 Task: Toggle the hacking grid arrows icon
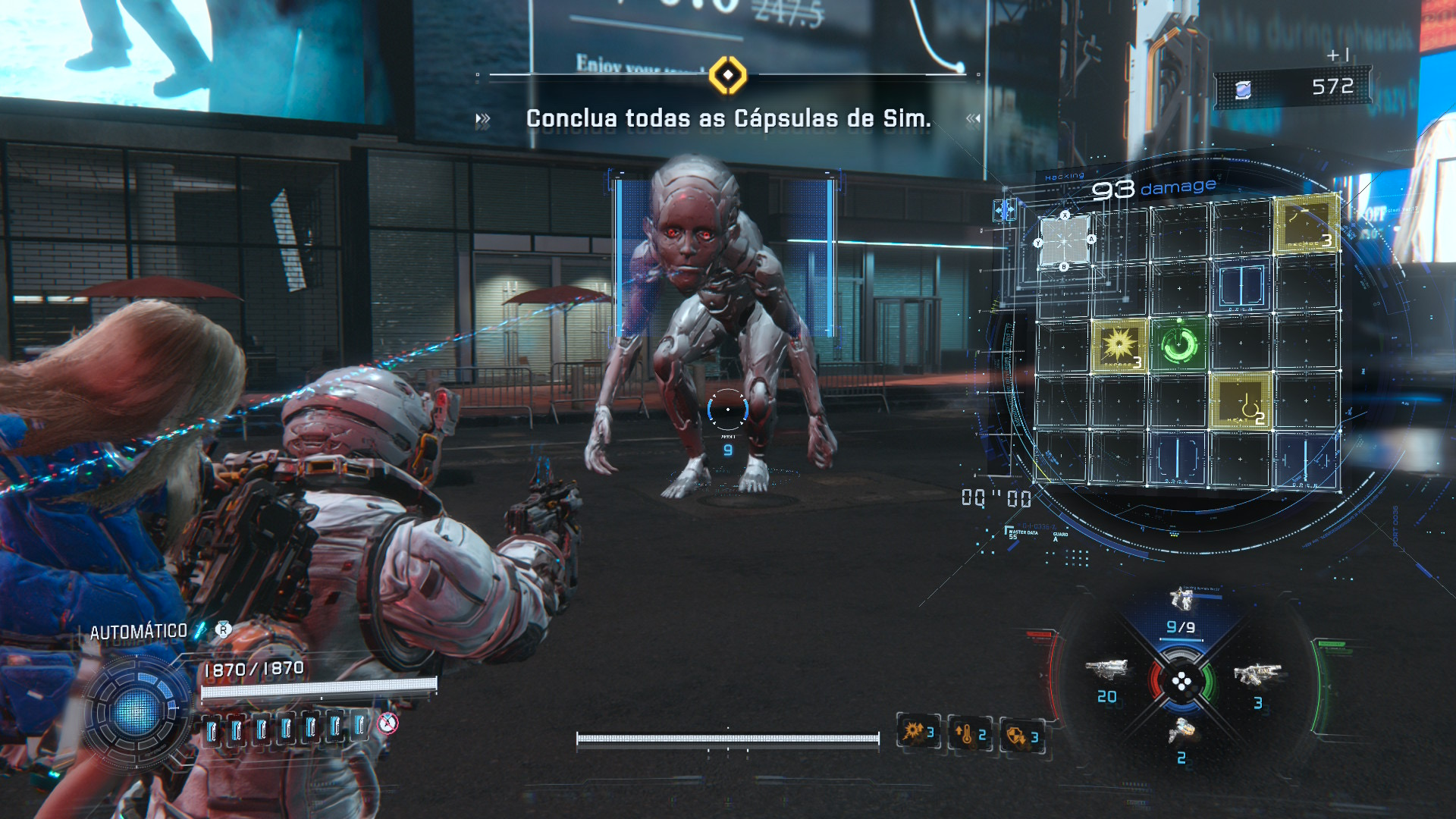[1006, 209]
